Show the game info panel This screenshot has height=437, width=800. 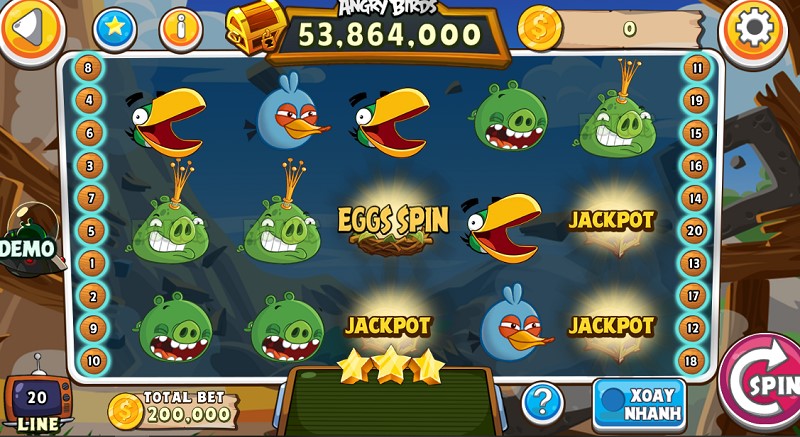(181, 28)
